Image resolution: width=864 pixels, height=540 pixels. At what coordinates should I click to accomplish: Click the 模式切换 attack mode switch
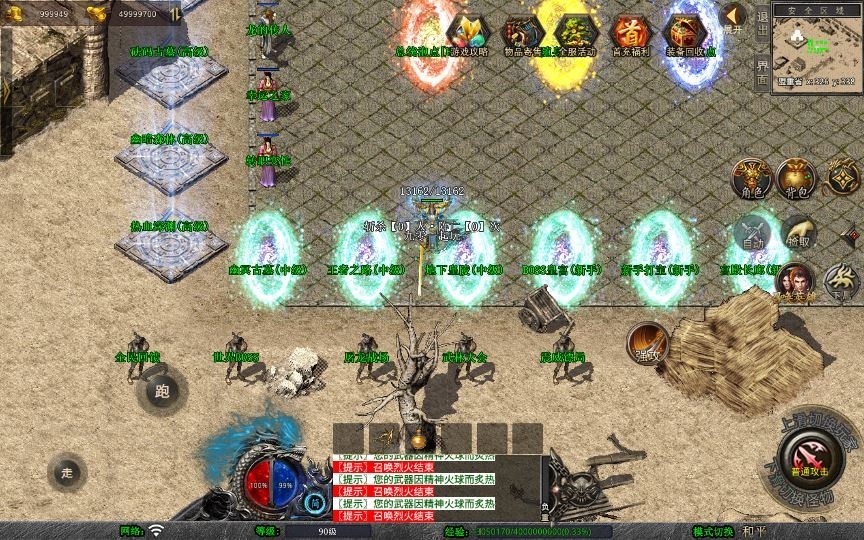713,531
